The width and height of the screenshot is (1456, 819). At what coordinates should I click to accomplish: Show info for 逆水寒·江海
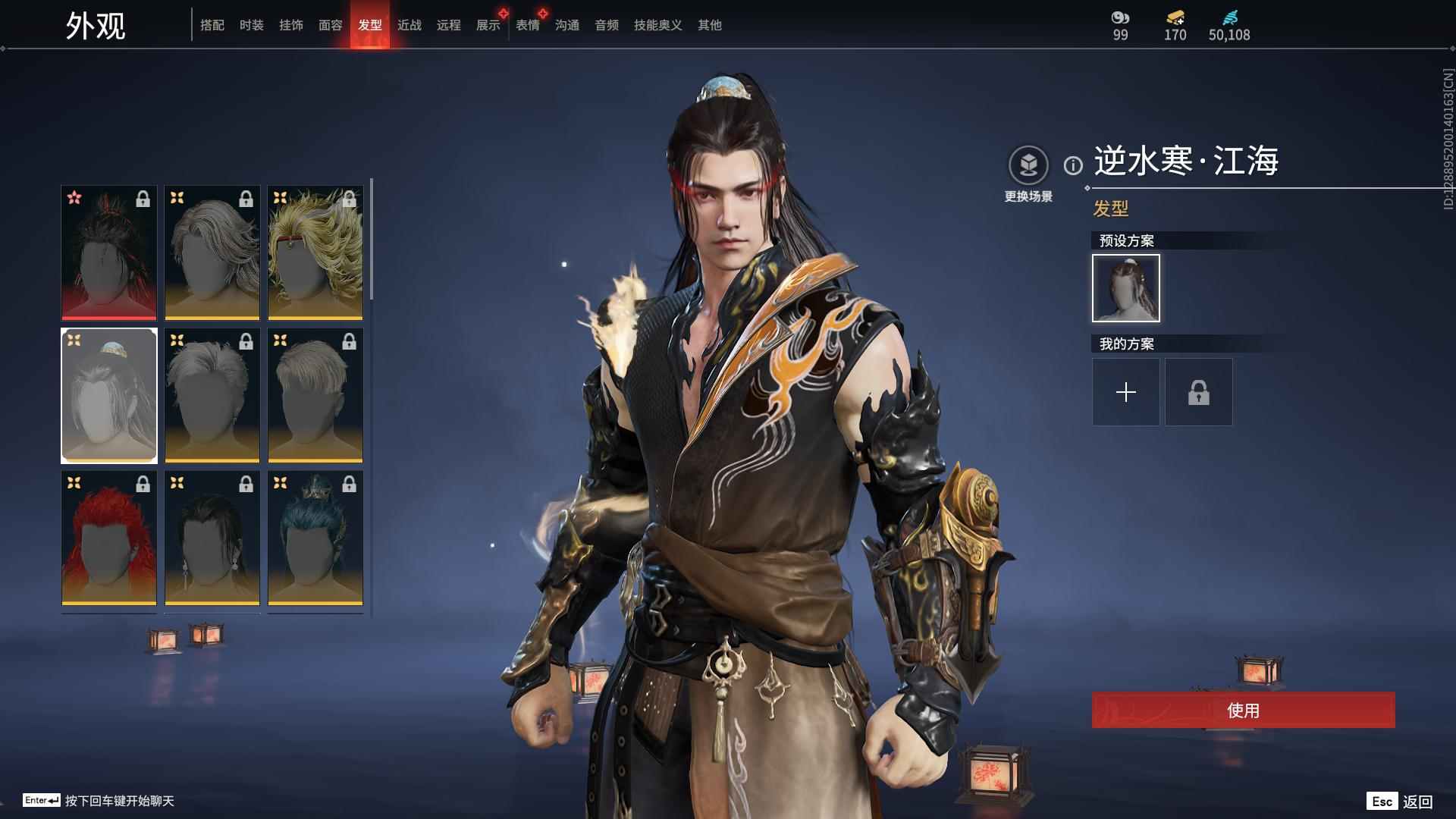pyautogui.click(x=1073, y=165)
